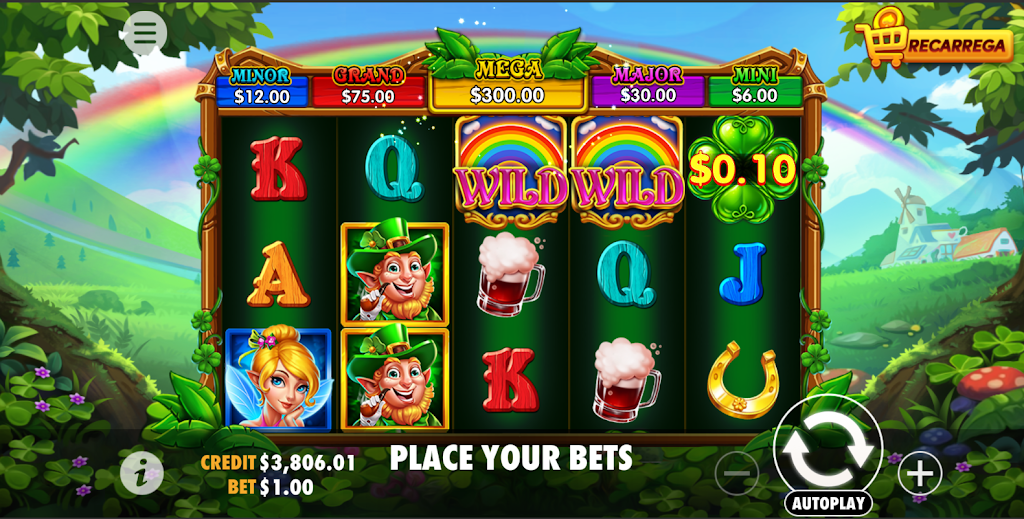Show the game info panel

[141, 473]
